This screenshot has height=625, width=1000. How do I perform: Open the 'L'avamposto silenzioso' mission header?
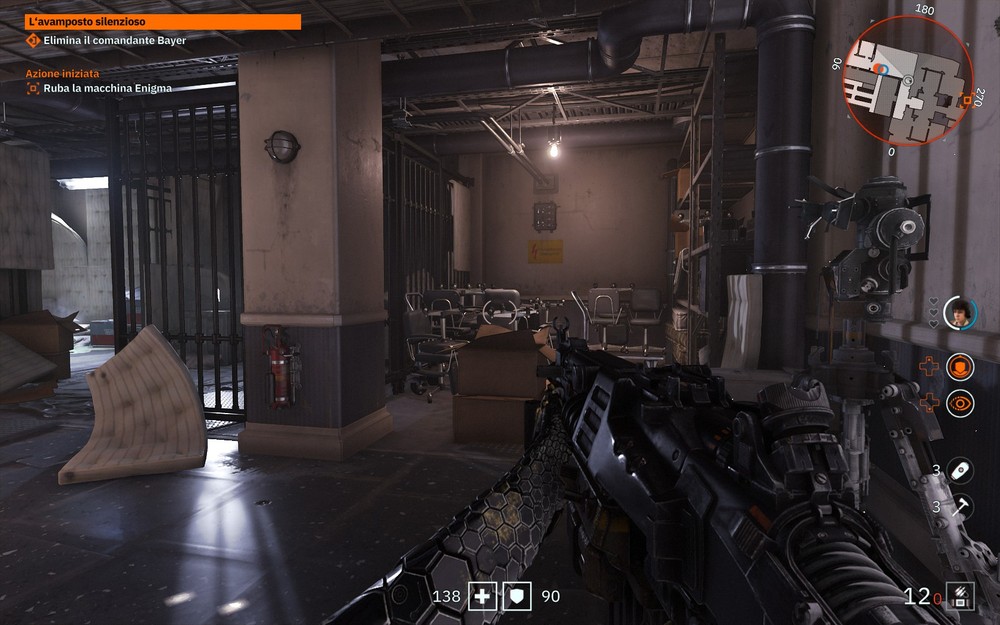click(162, 21)
